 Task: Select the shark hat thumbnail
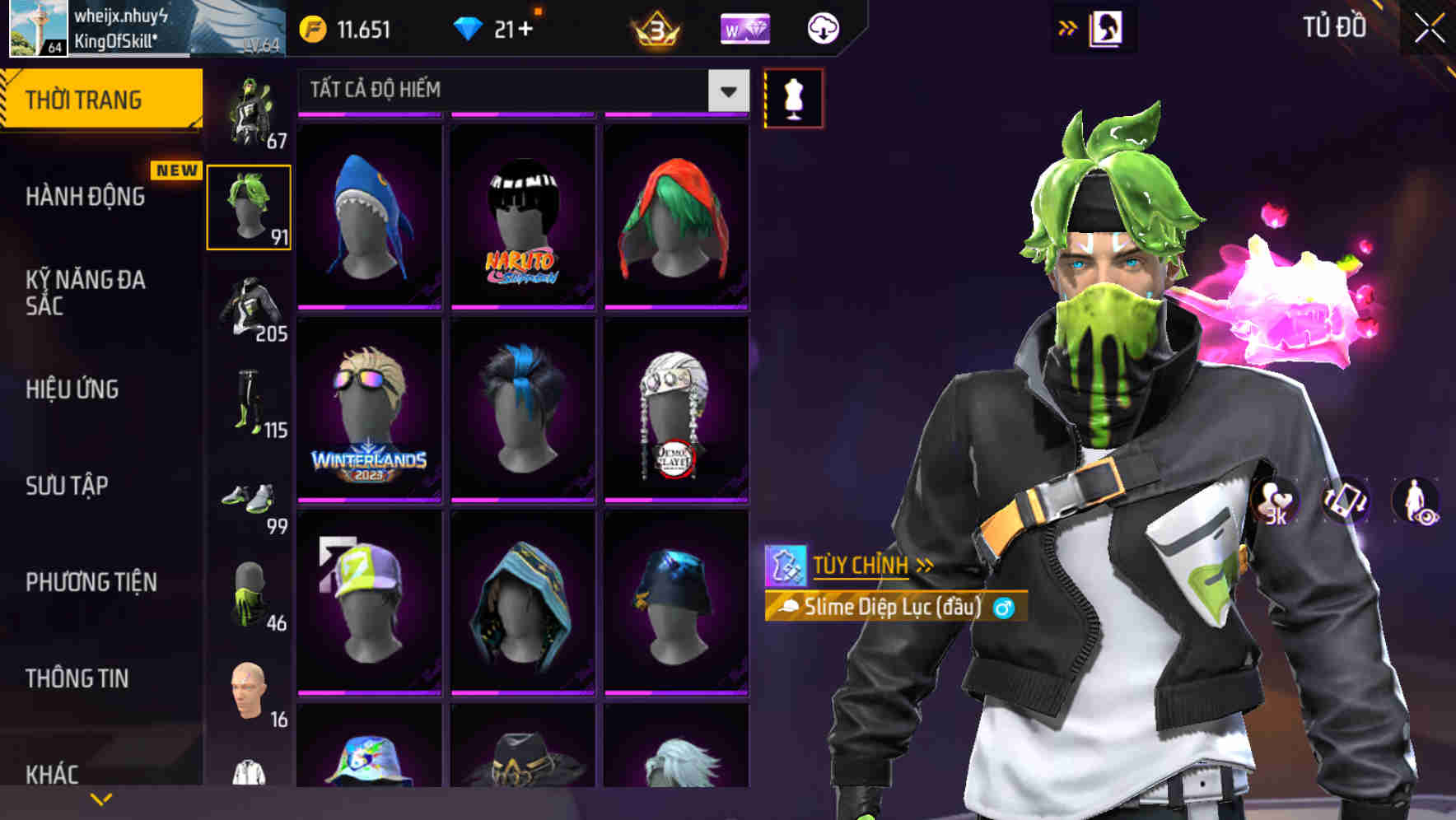369,218
